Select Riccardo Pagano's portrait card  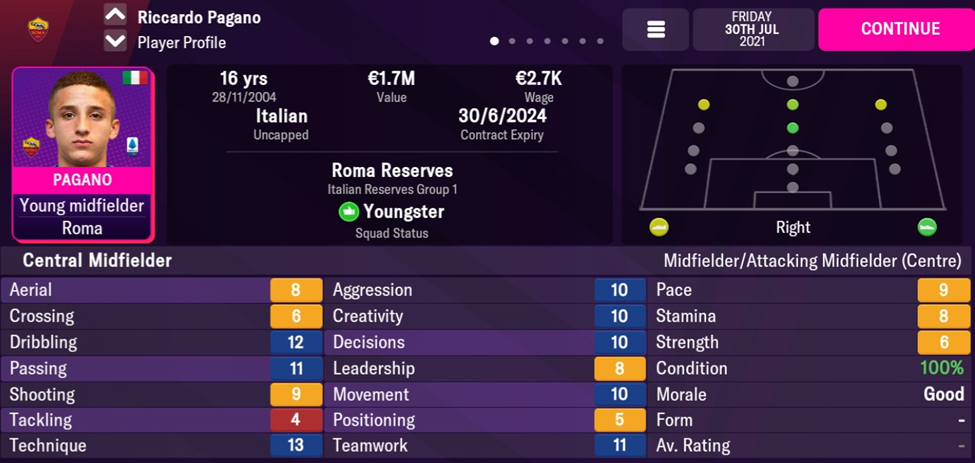[x=83, y=154]
